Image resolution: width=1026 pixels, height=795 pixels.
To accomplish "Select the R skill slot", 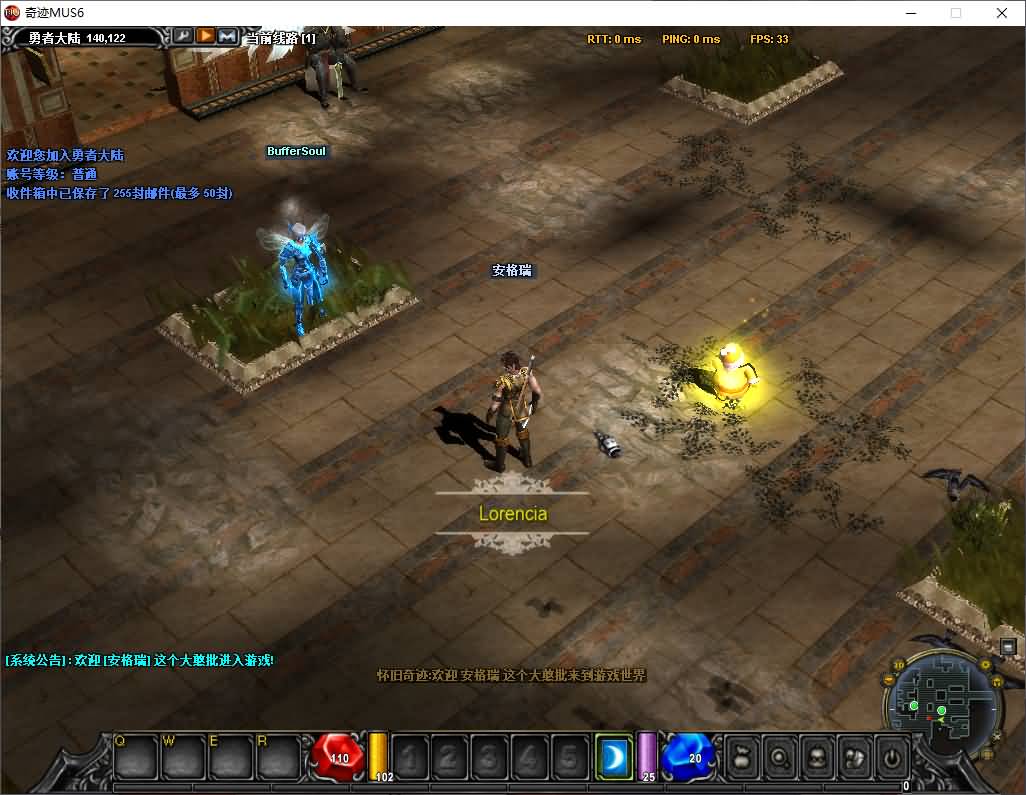I will 278,756.
